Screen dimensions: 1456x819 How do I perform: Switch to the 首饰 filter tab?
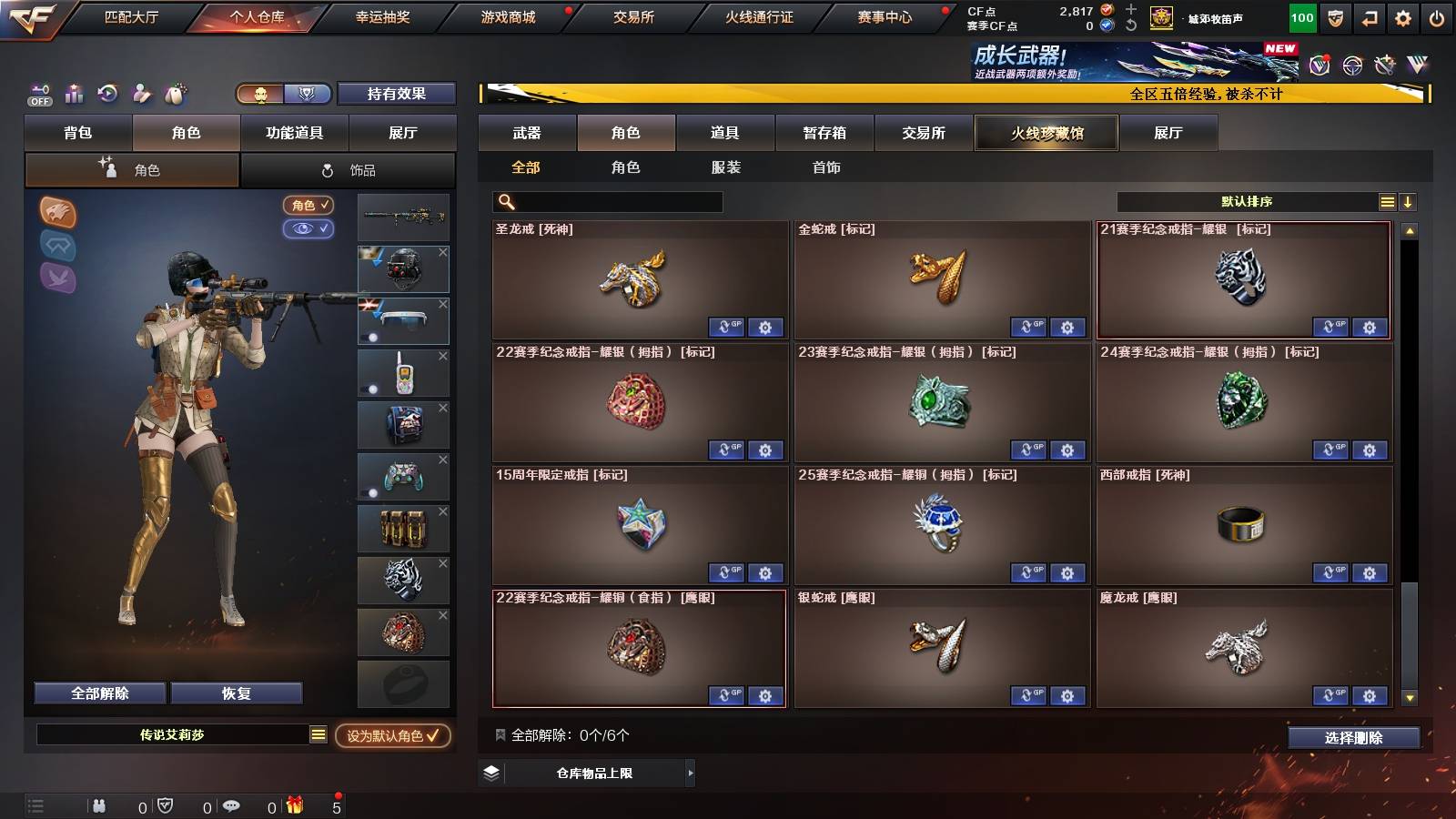(x=827, y=167)
